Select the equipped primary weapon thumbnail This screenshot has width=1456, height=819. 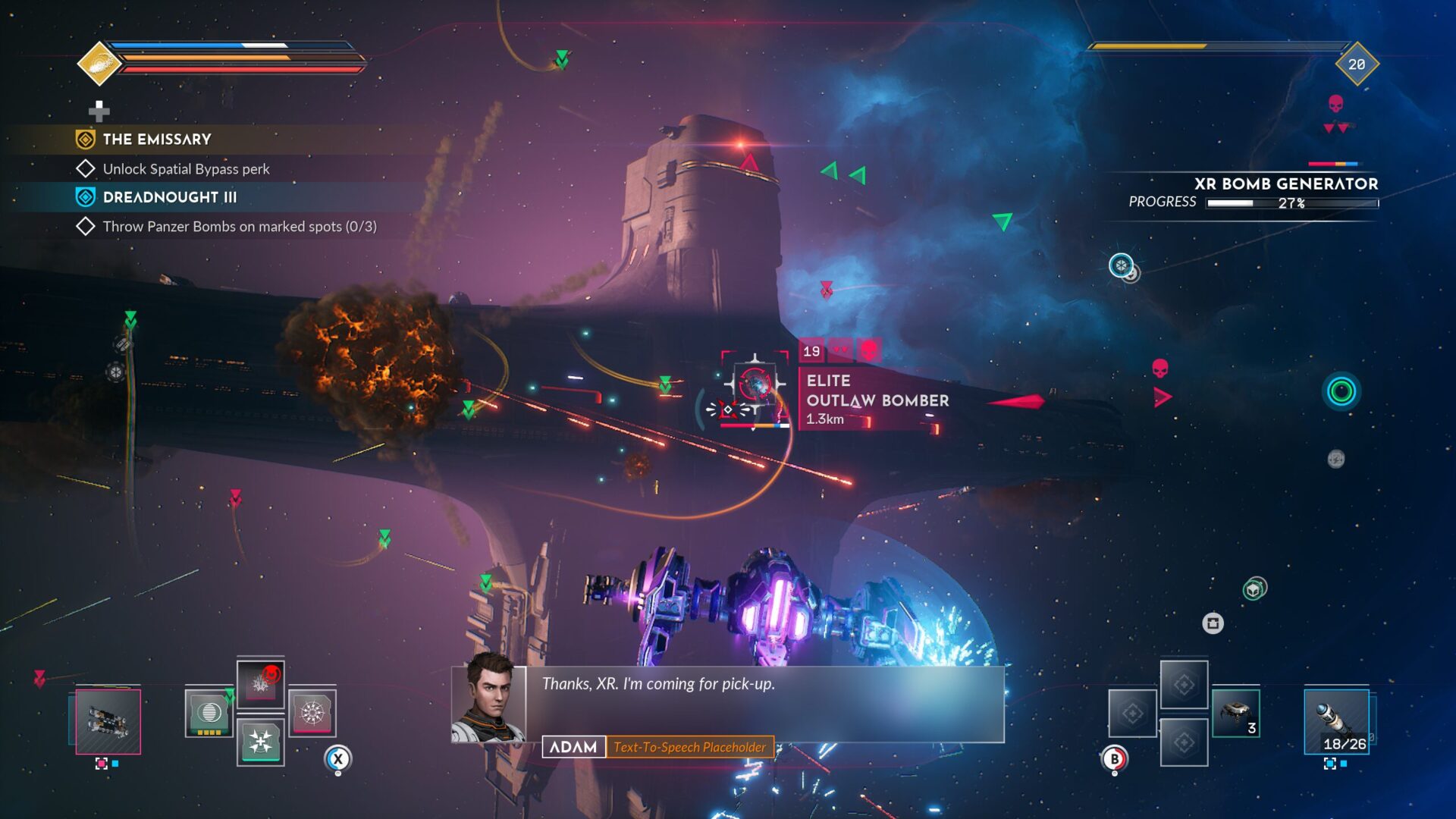(x=108, y=722)
